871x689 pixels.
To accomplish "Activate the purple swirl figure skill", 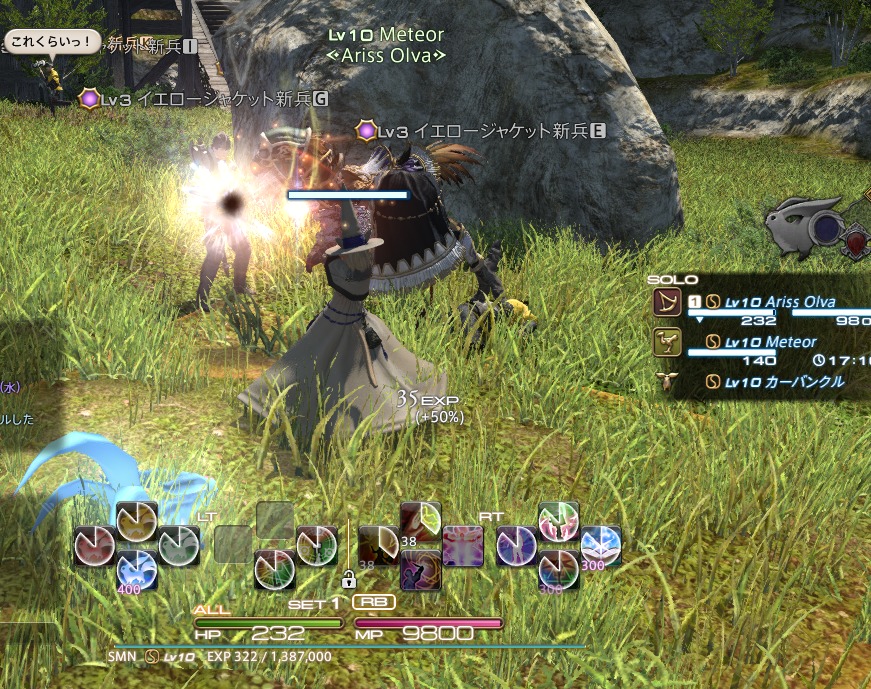I will click(x=421, y=570).
